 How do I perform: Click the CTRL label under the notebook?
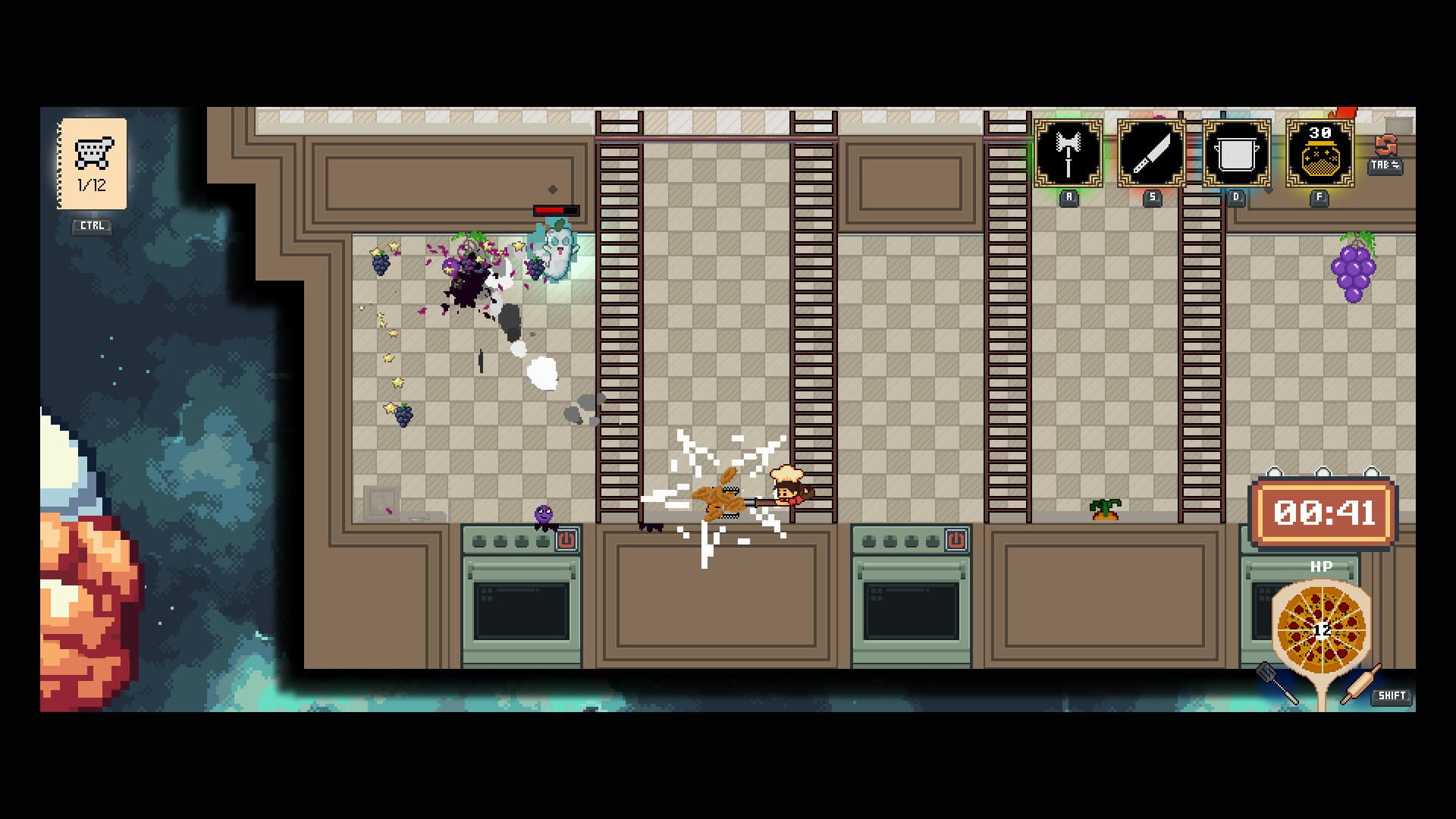(x=91, y=224)
